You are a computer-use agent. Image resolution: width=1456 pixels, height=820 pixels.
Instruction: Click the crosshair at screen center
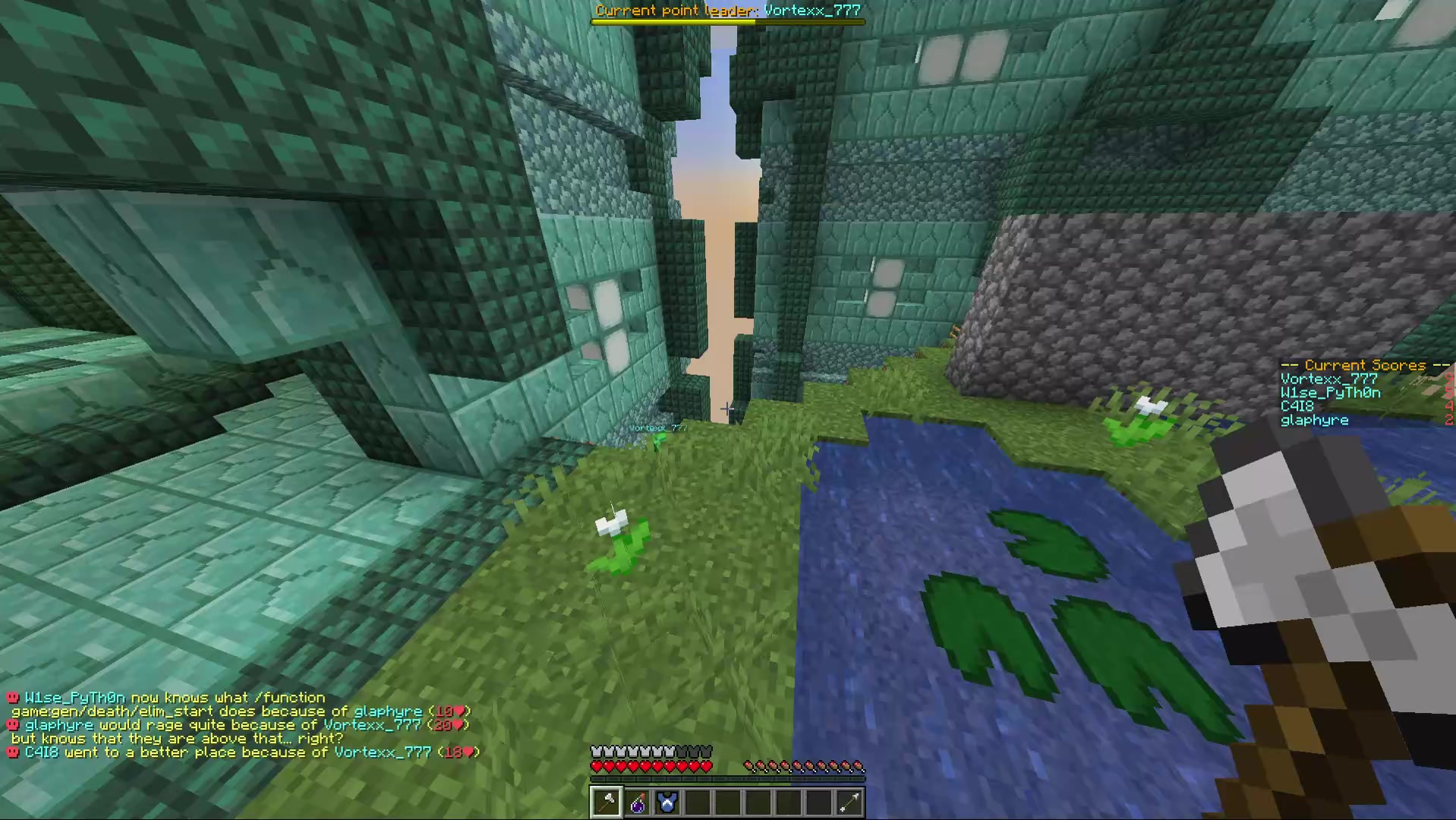click(728, 410)
